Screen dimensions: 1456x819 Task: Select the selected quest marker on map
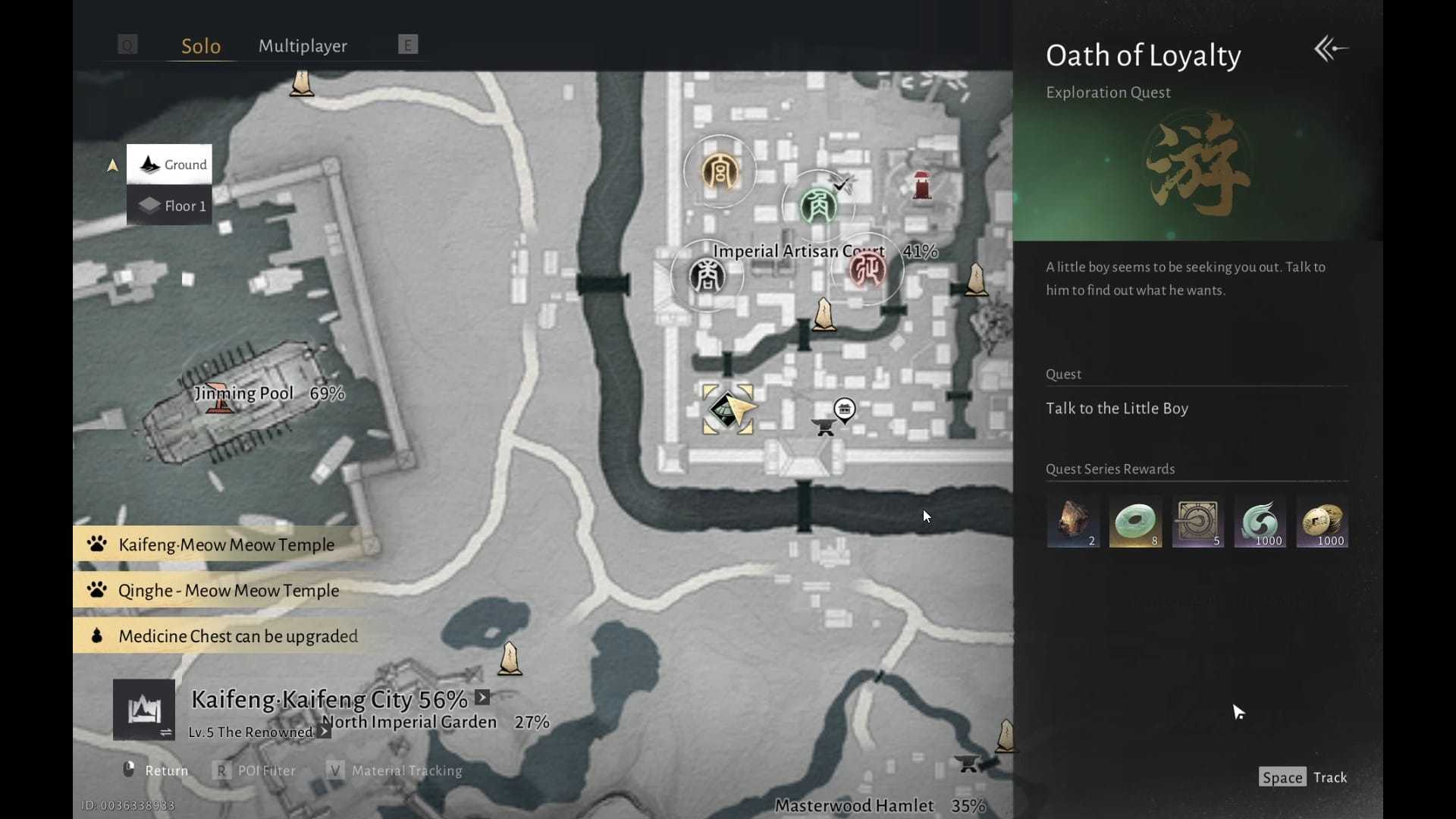click(728, 409)
